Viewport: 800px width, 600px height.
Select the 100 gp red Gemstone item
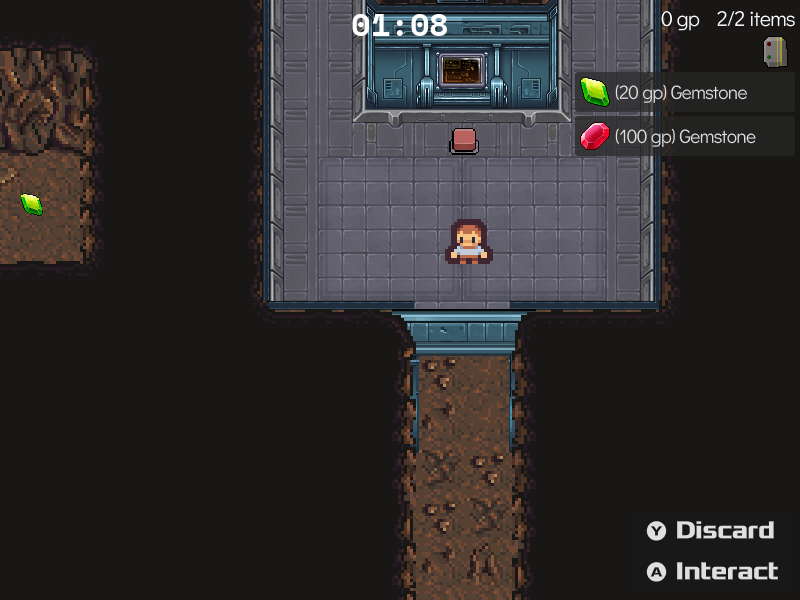(x=684, y=136)
